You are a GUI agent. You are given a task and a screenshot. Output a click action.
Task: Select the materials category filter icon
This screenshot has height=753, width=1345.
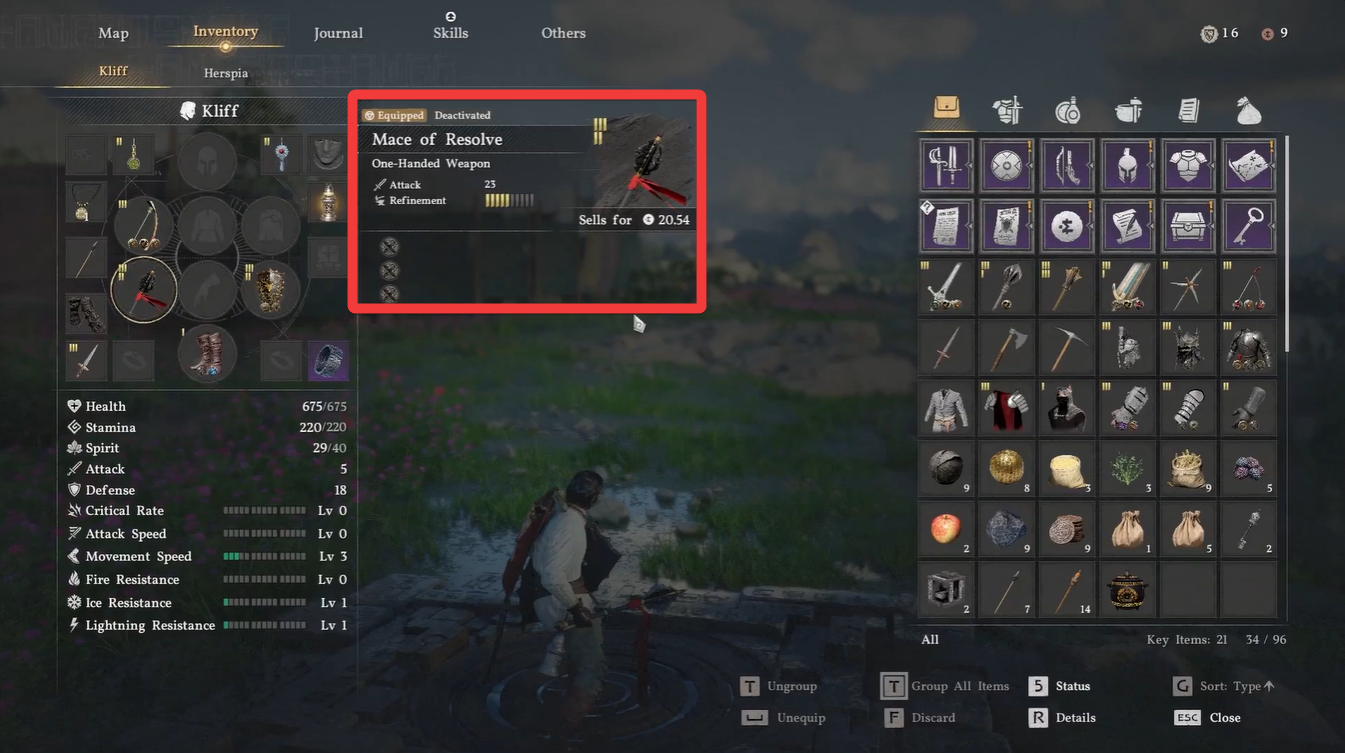pos(1128,110)
